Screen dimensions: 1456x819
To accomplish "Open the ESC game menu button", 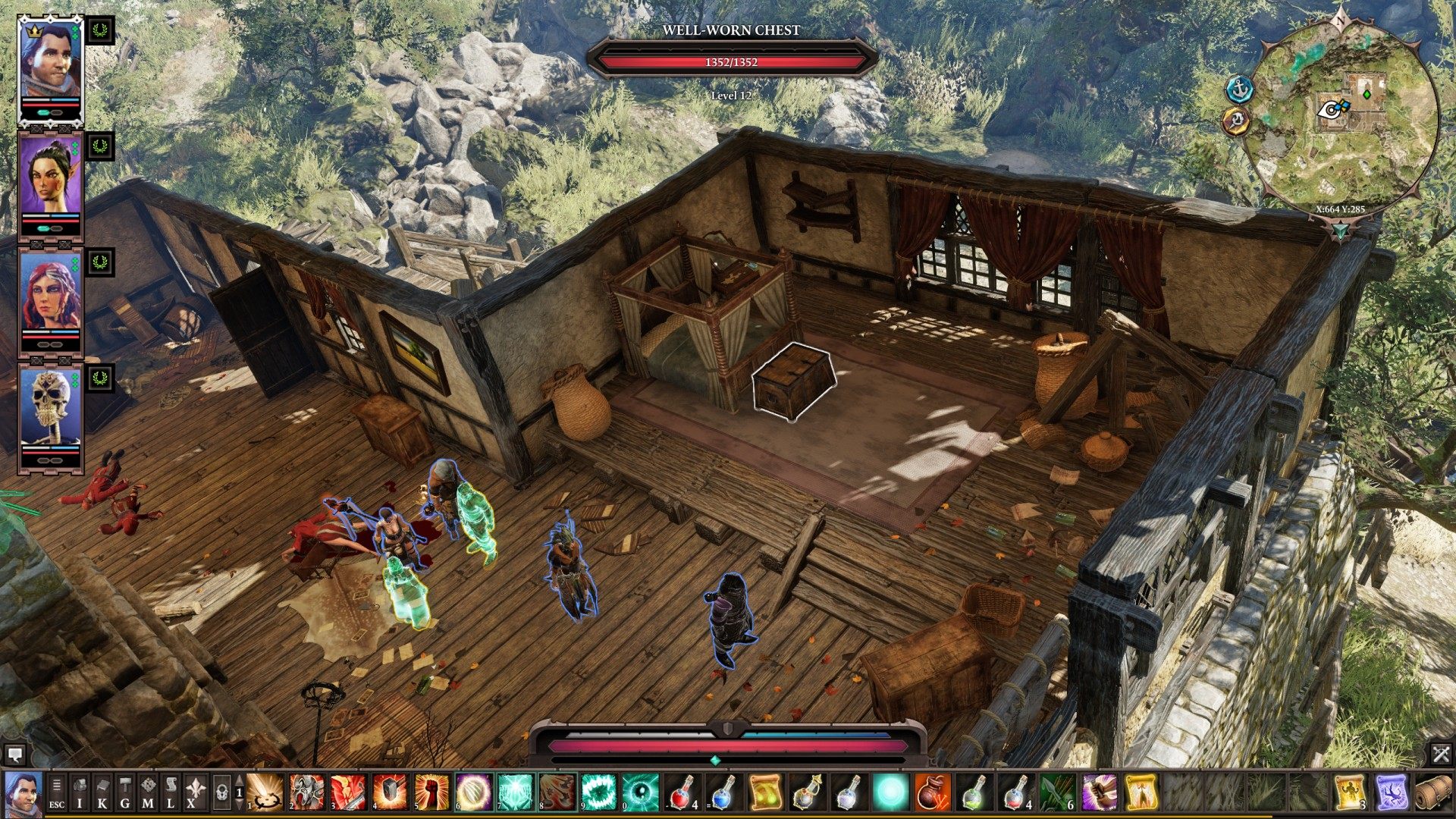I will click(x=57, y=791).
